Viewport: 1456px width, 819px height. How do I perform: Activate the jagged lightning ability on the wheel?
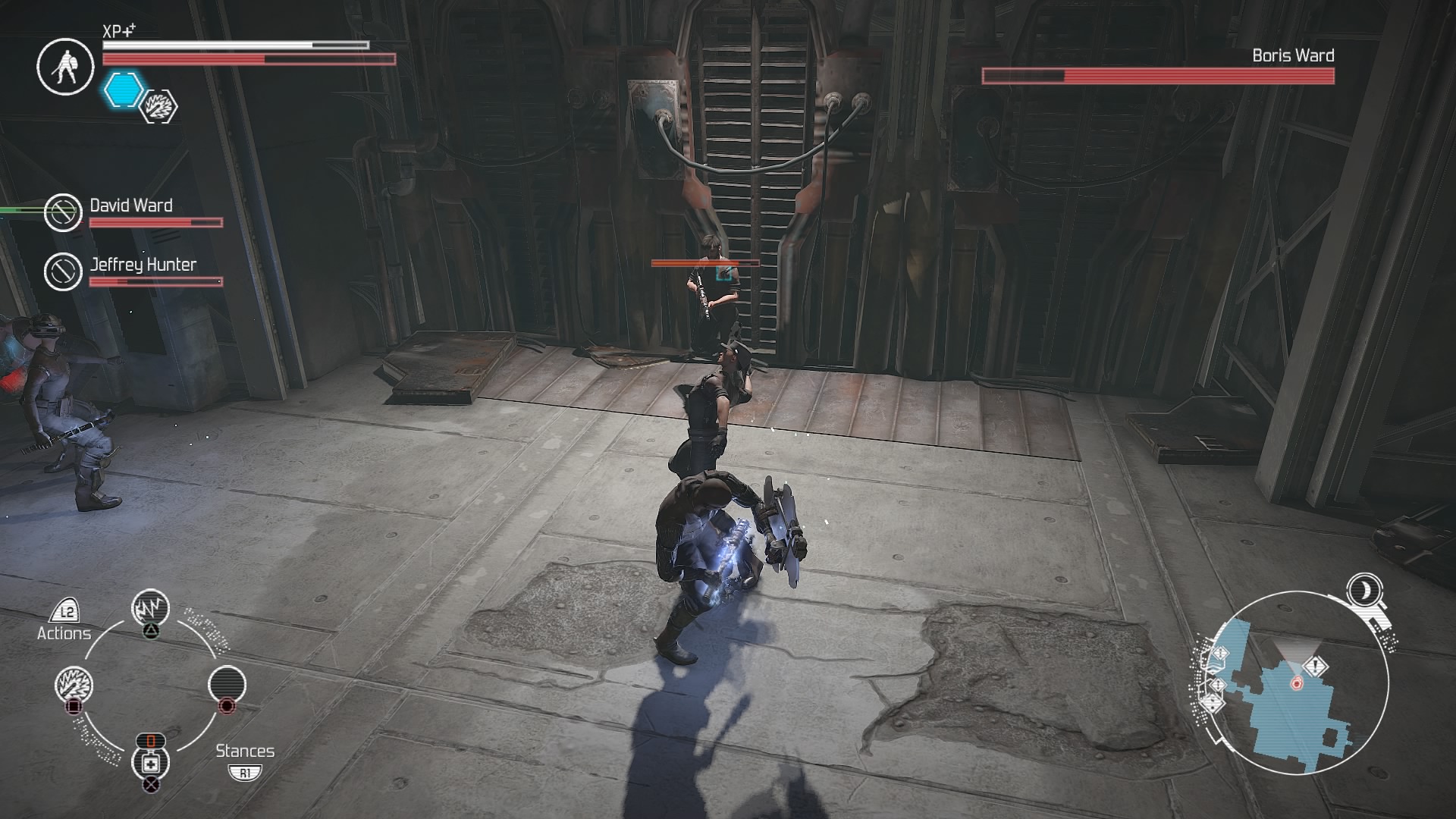click(150, 608)
